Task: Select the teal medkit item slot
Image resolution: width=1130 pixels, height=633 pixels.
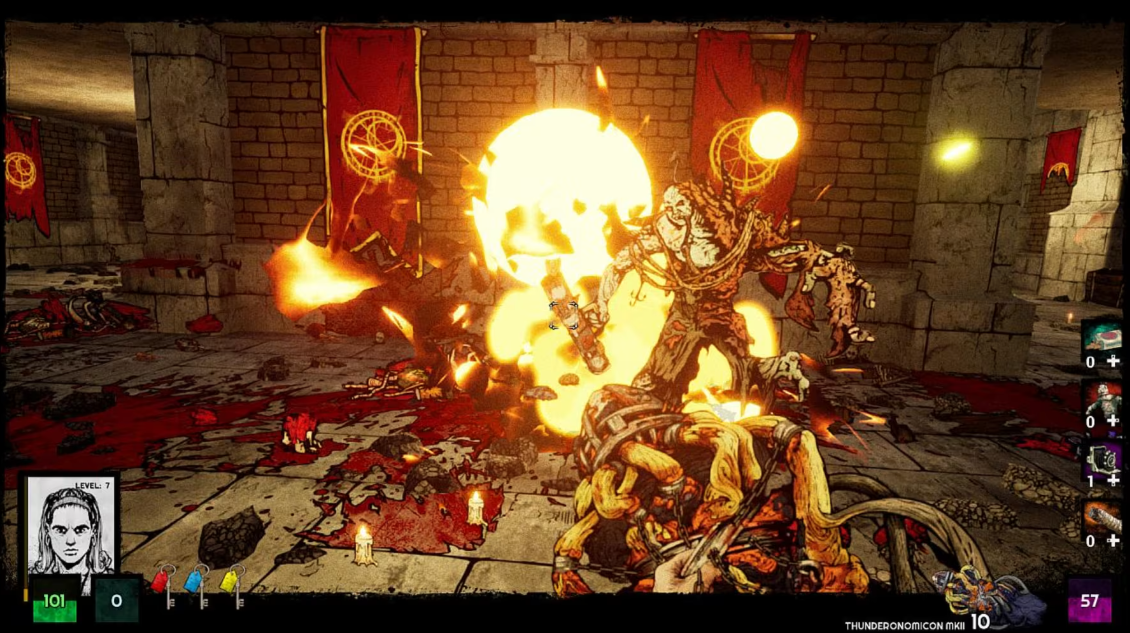Action: pyautogui.click(x=1102, y=337)
